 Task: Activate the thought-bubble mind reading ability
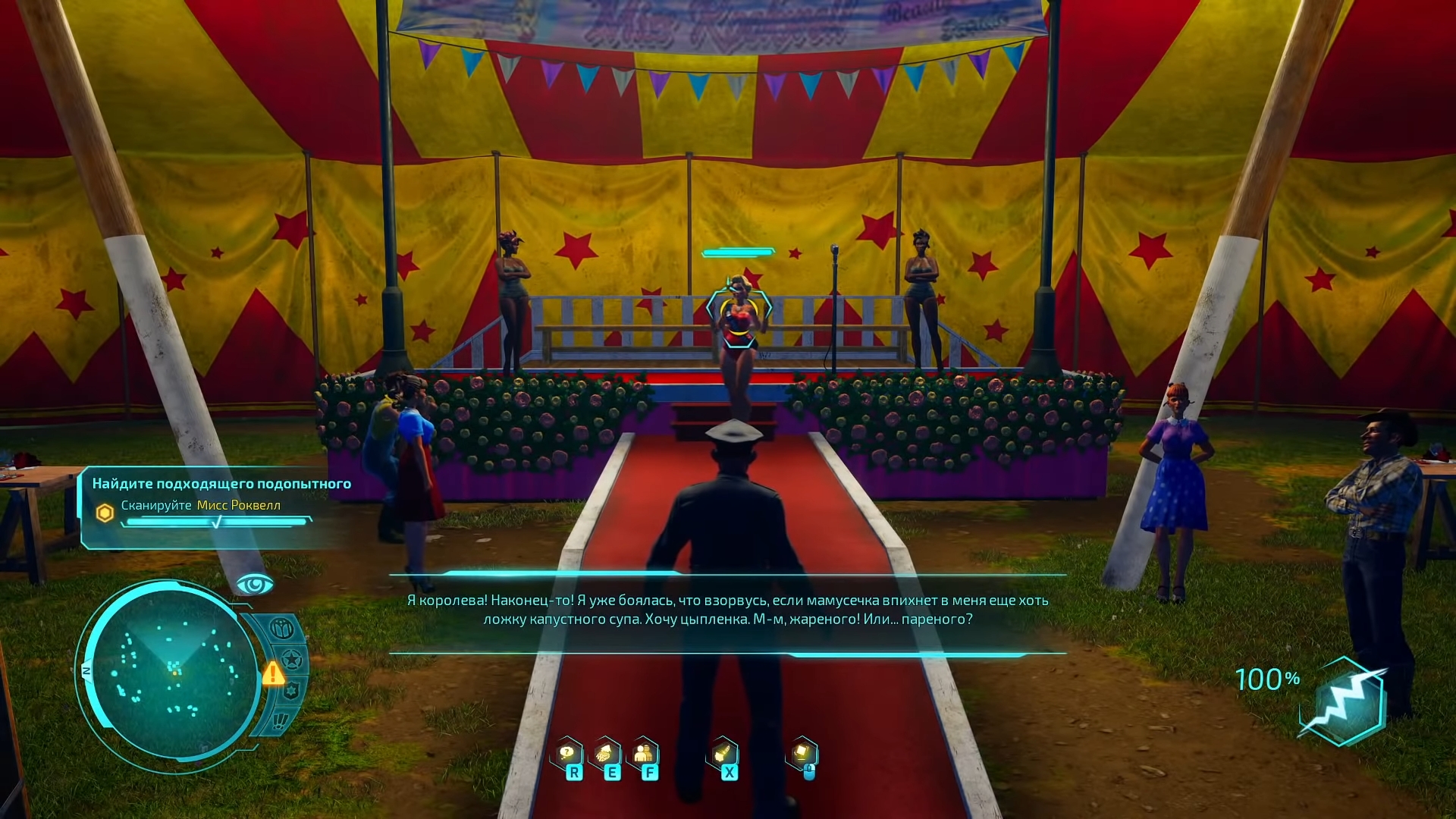coord(567,755)
